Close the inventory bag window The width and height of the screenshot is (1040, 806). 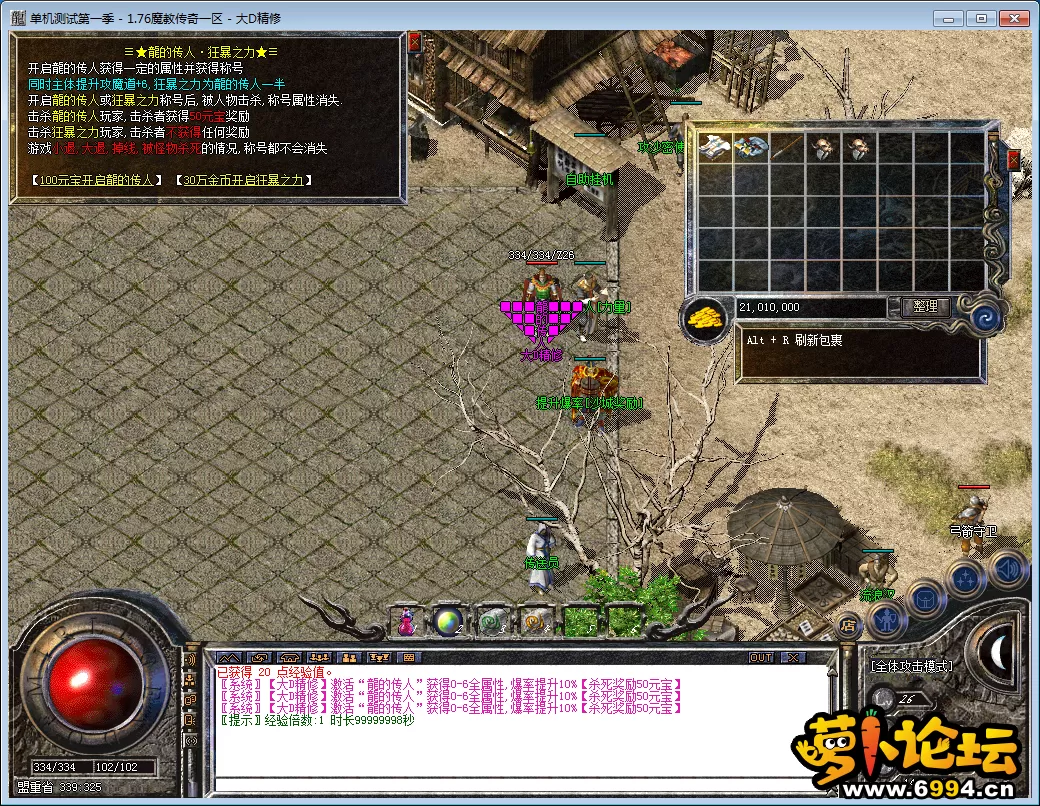click(x=1014, y=160)
